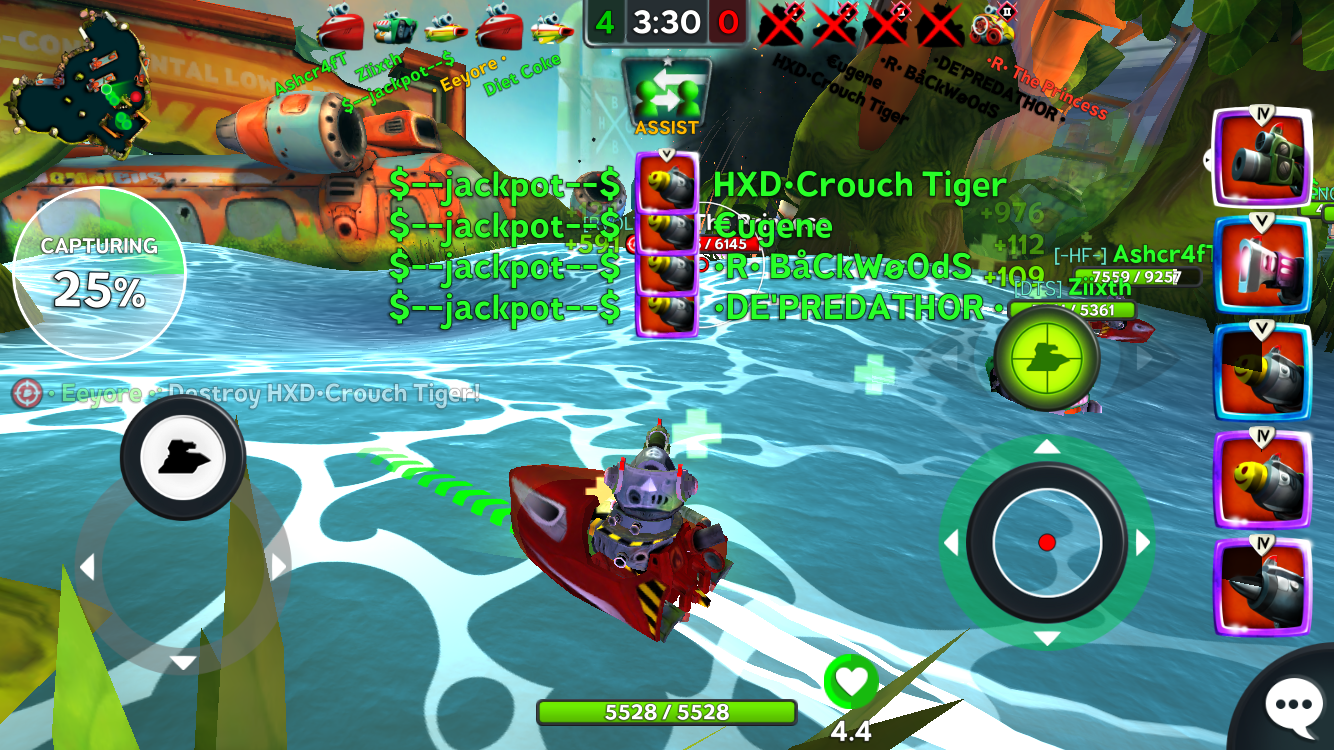Select the double-barrel green cannon weapon slot
The height and width of the screenshot is (750, 1334).
[1262, 160]
